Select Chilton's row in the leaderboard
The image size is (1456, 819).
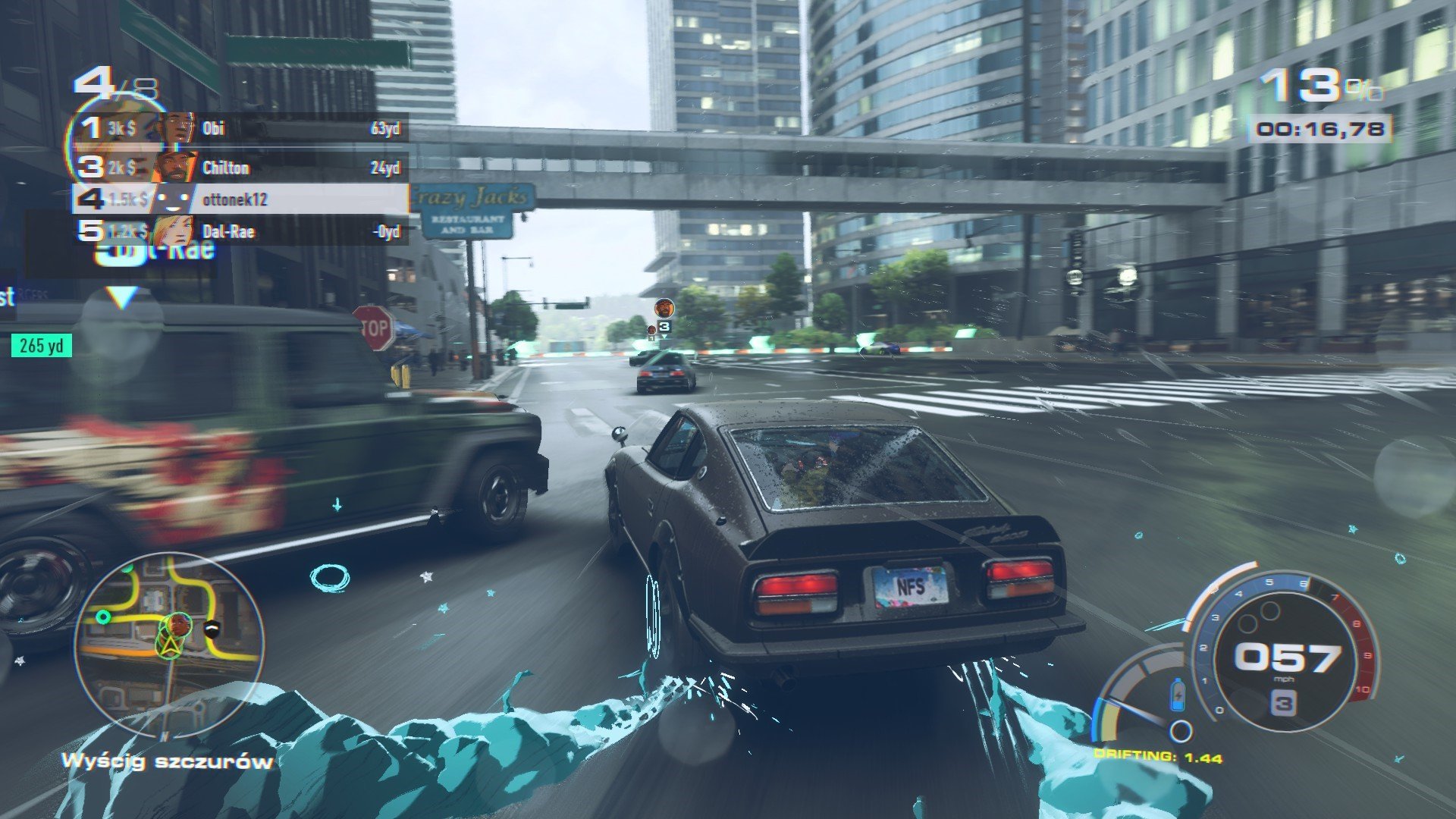241,168
